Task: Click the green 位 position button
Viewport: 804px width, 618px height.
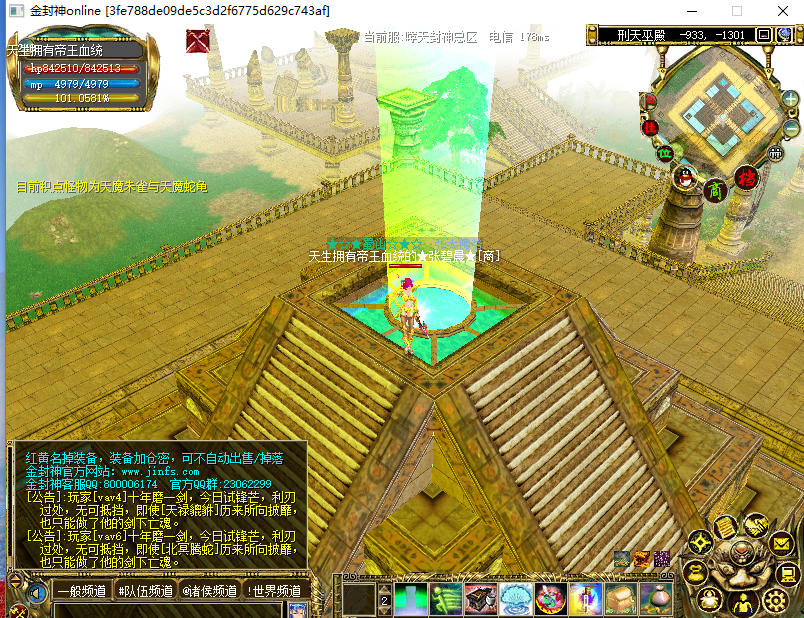Action: coord(664,153)
